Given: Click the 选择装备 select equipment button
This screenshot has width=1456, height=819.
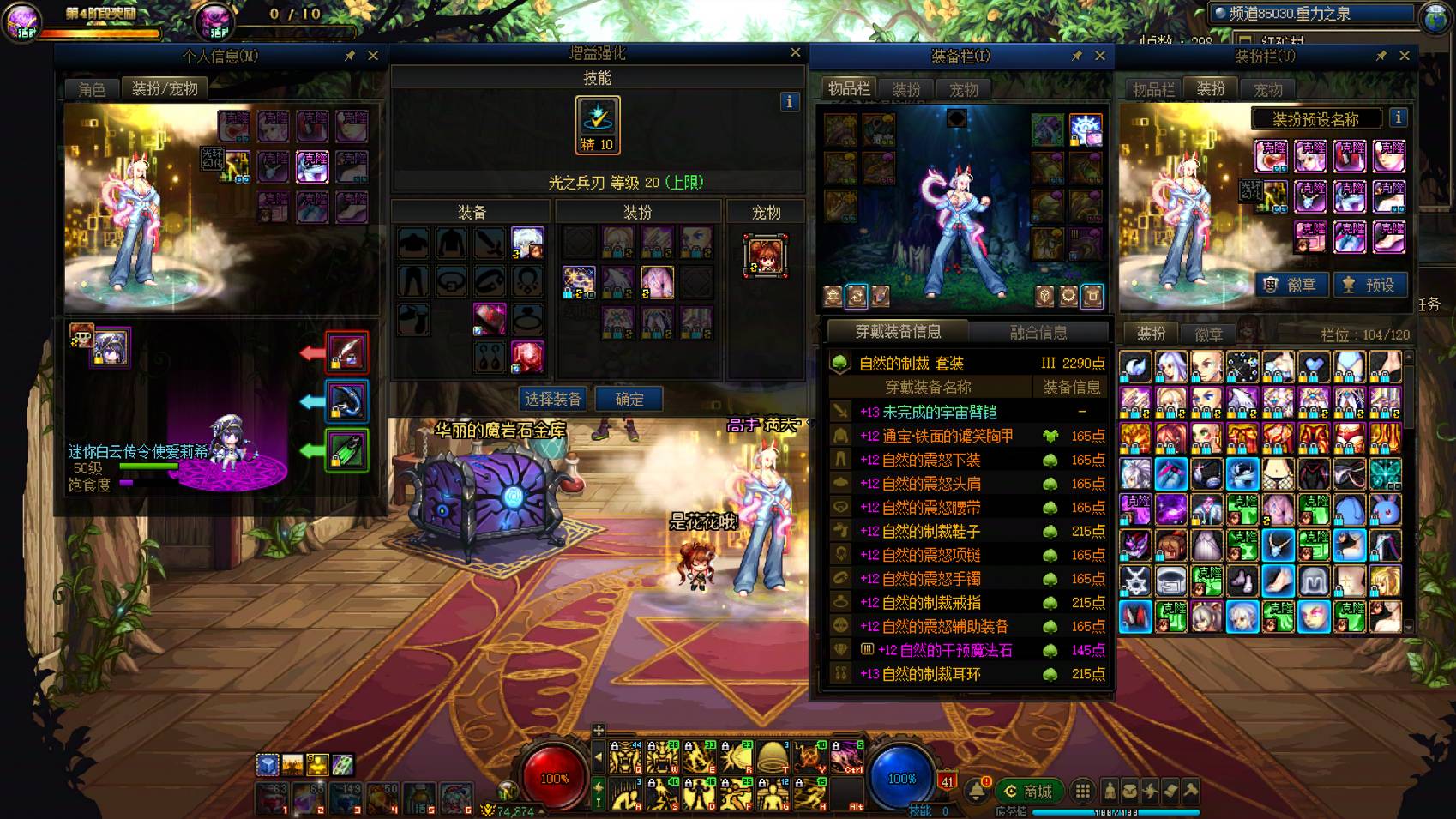Looking at the screenshot, I should (x=552, y=399).
